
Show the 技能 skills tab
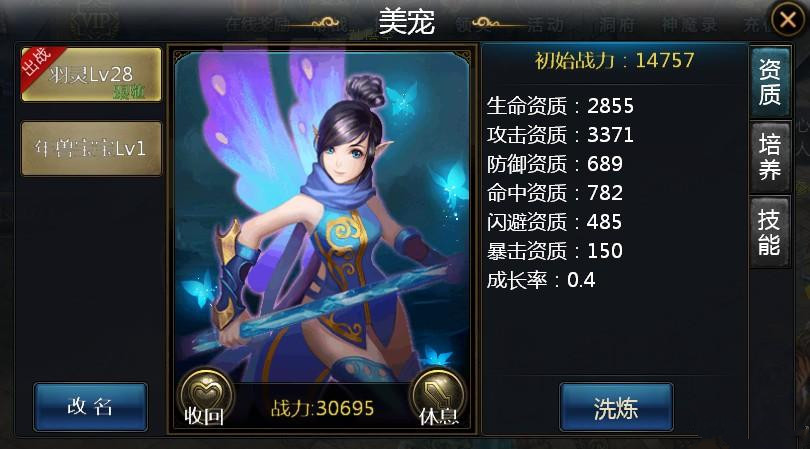point(769,232)
